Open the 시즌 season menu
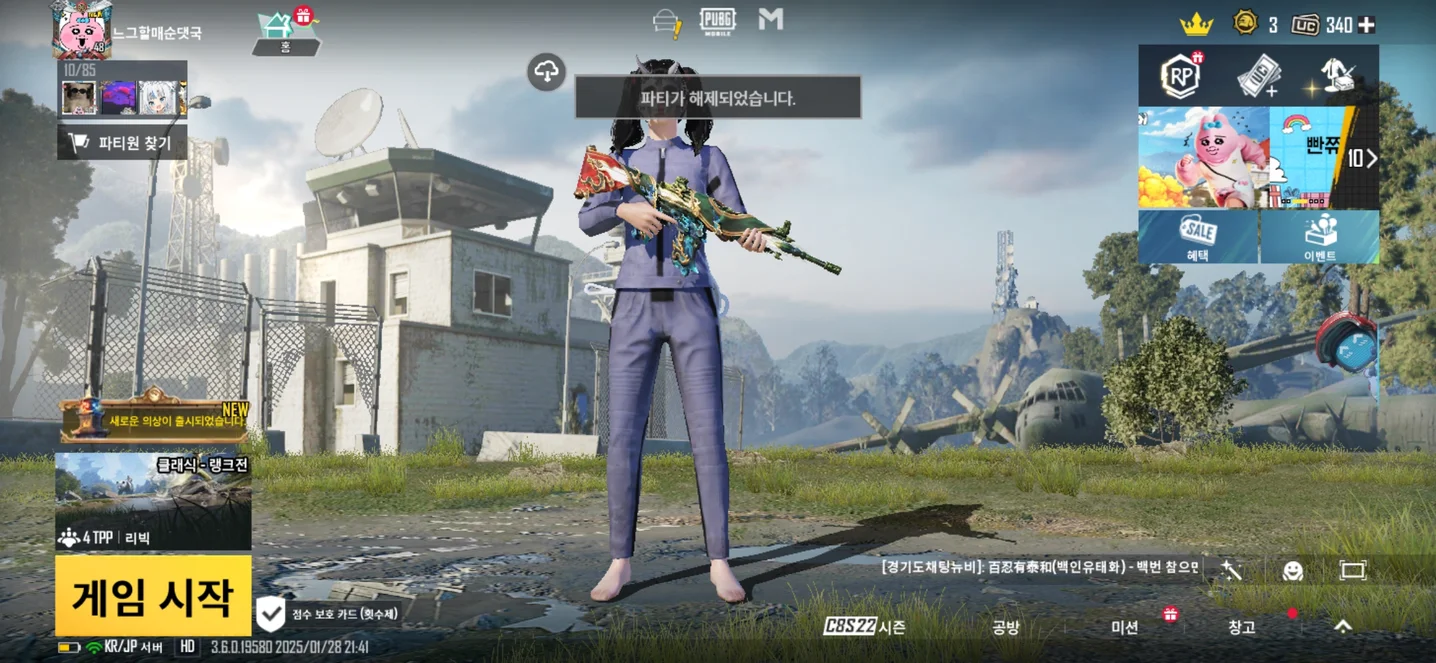The height and width of the screenshot is (663, 1436). click(864, 627)
